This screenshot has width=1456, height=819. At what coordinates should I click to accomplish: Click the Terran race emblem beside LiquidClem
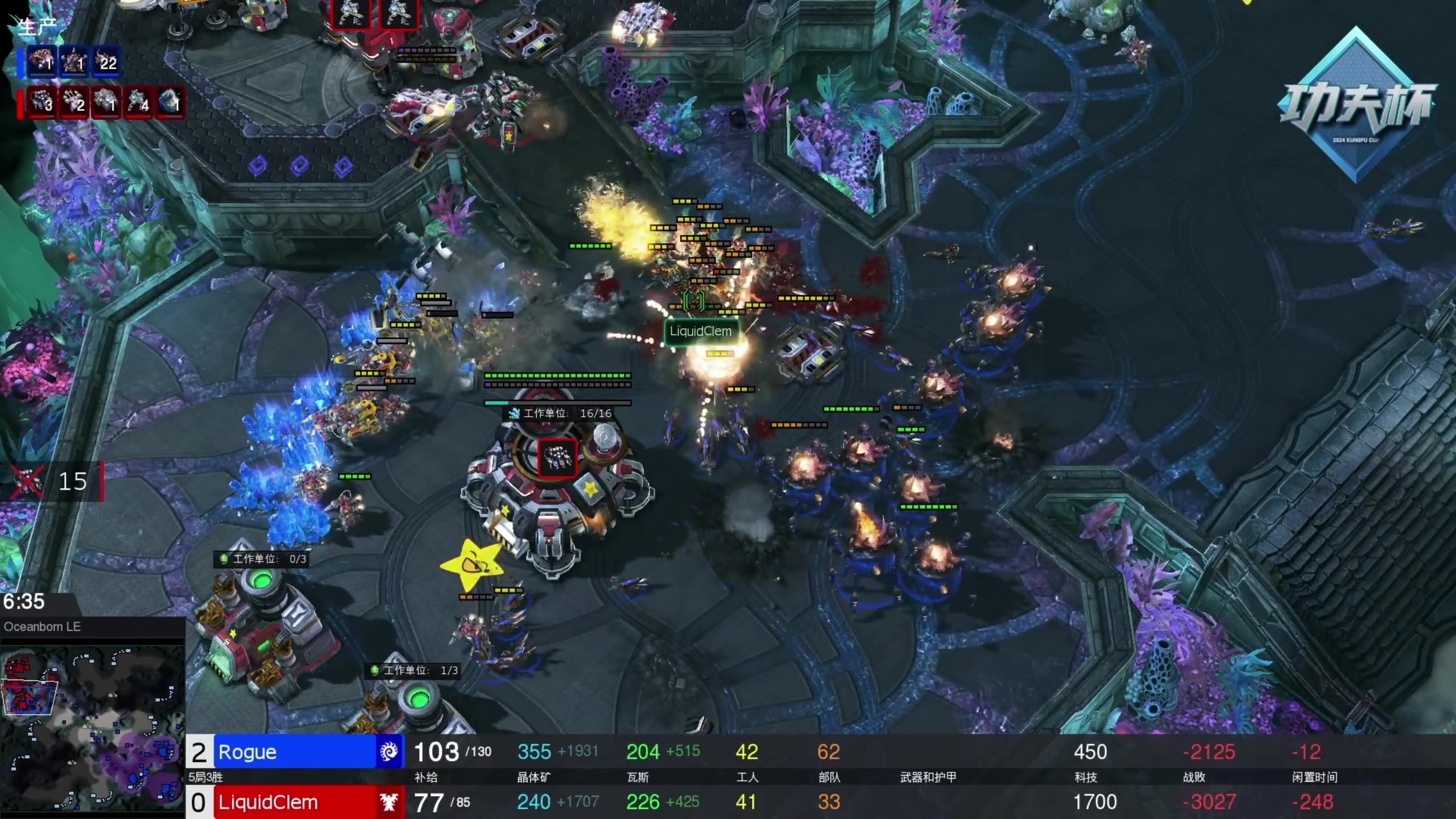pyautogui.click(x=390, y=802)
